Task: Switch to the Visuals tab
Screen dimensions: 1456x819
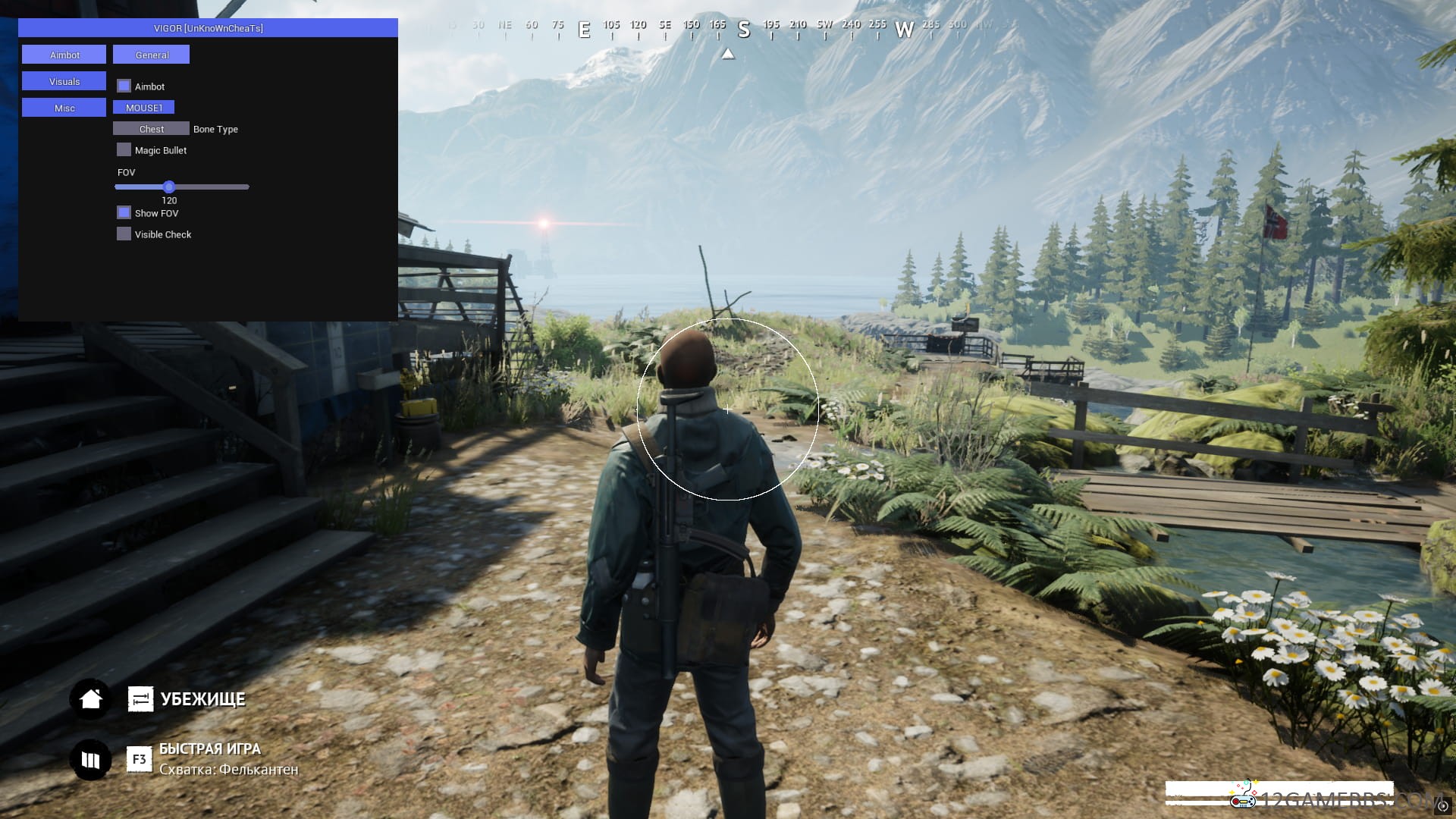Action: 64,81
